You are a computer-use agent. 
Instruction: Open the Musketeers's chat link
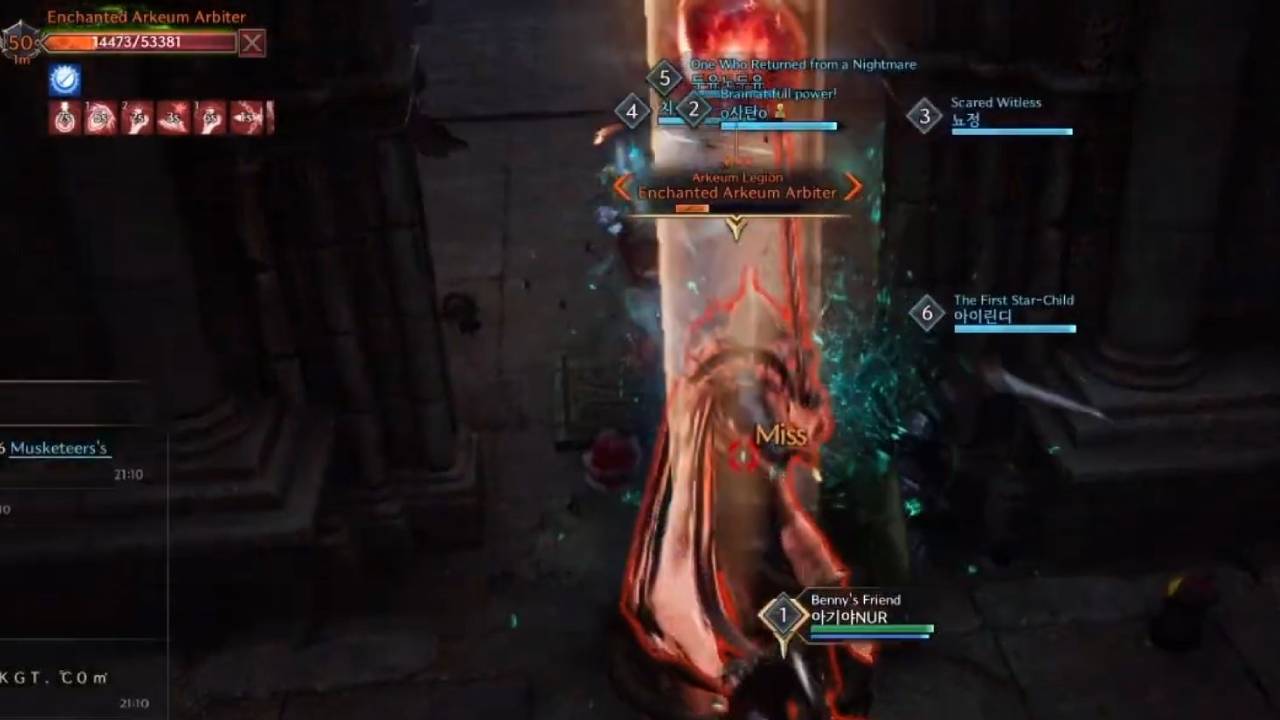57,448
